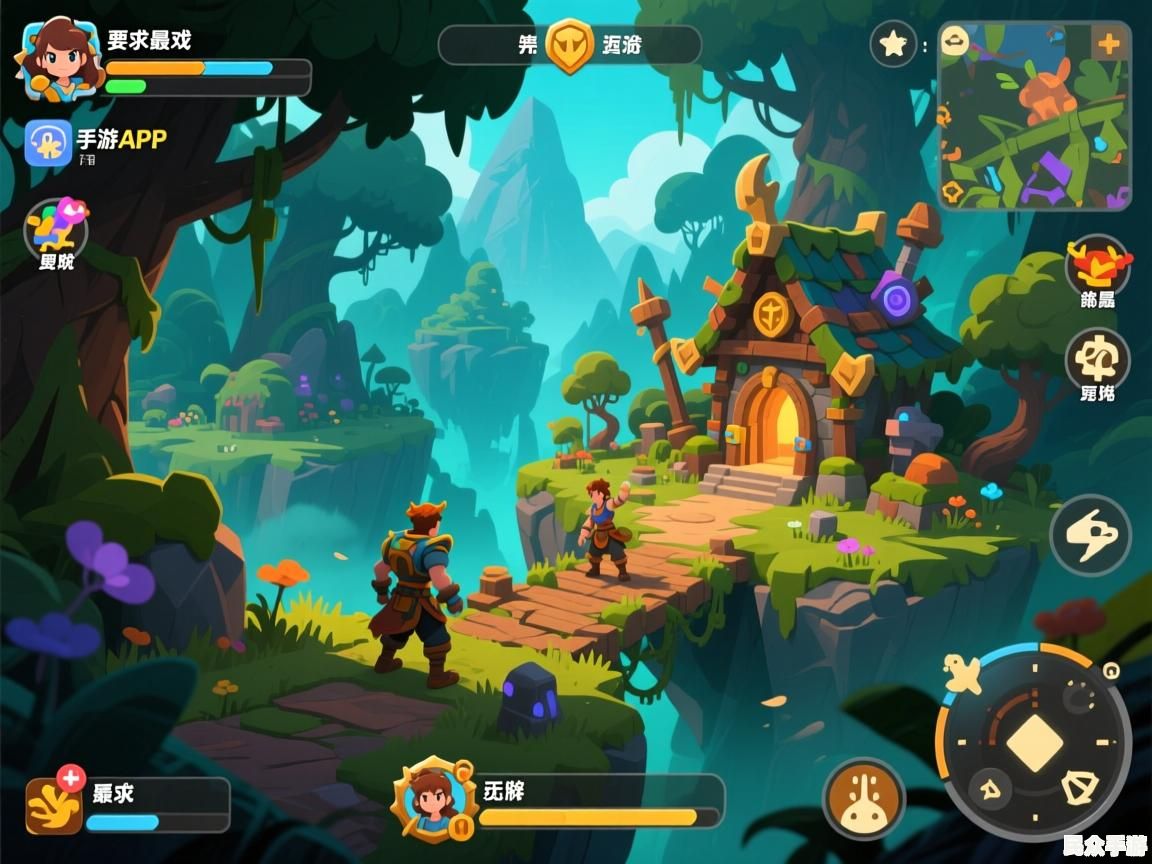The width and height of the screenshot is (1152, 864).
Task: Activate the lightning bolt skill button
Action: point(1090,535)
